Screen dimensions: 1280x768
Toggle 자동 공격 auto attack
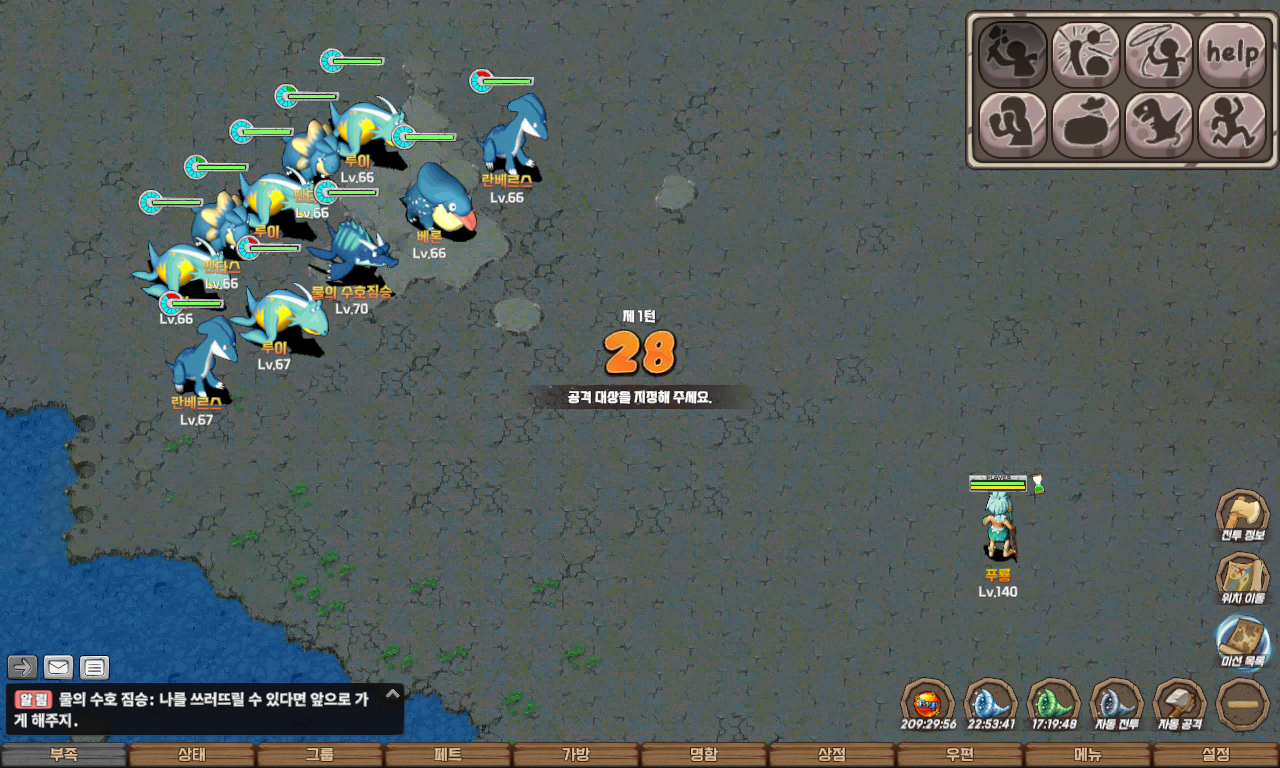[x=1179, y=702]
